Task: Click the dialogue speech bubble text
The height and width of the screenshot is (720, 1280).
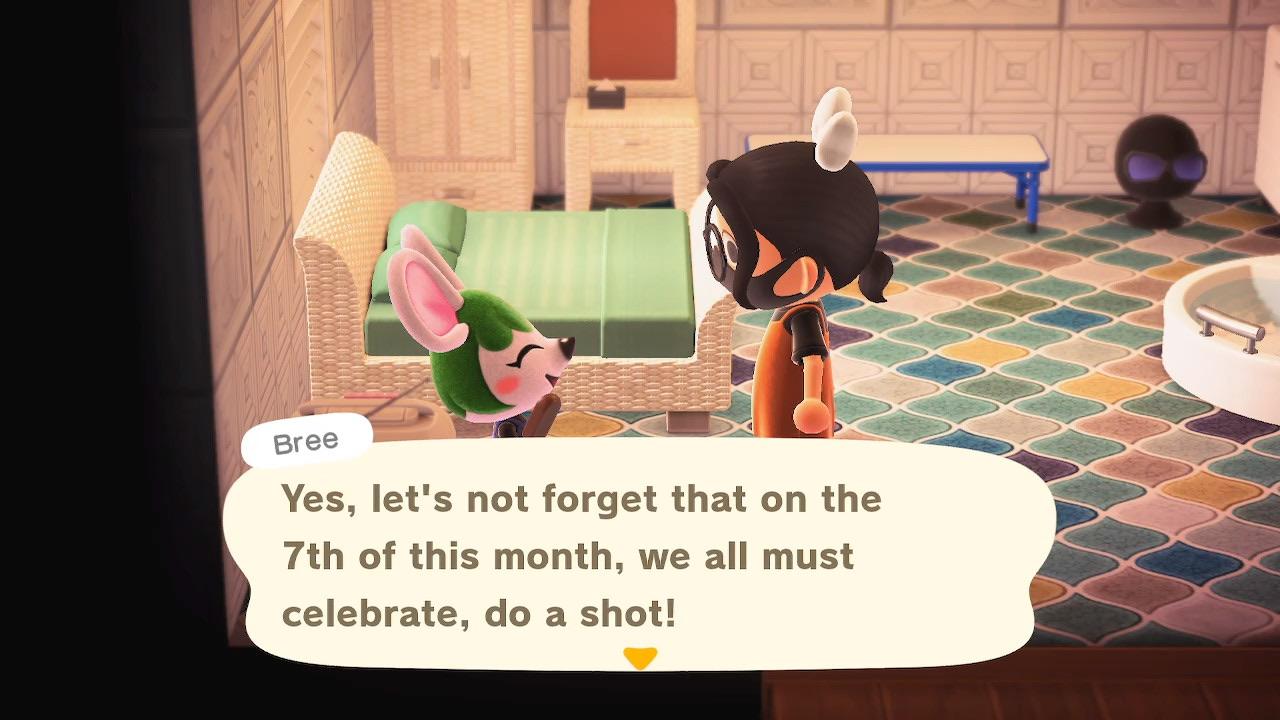Action: [x=580, y=555]
